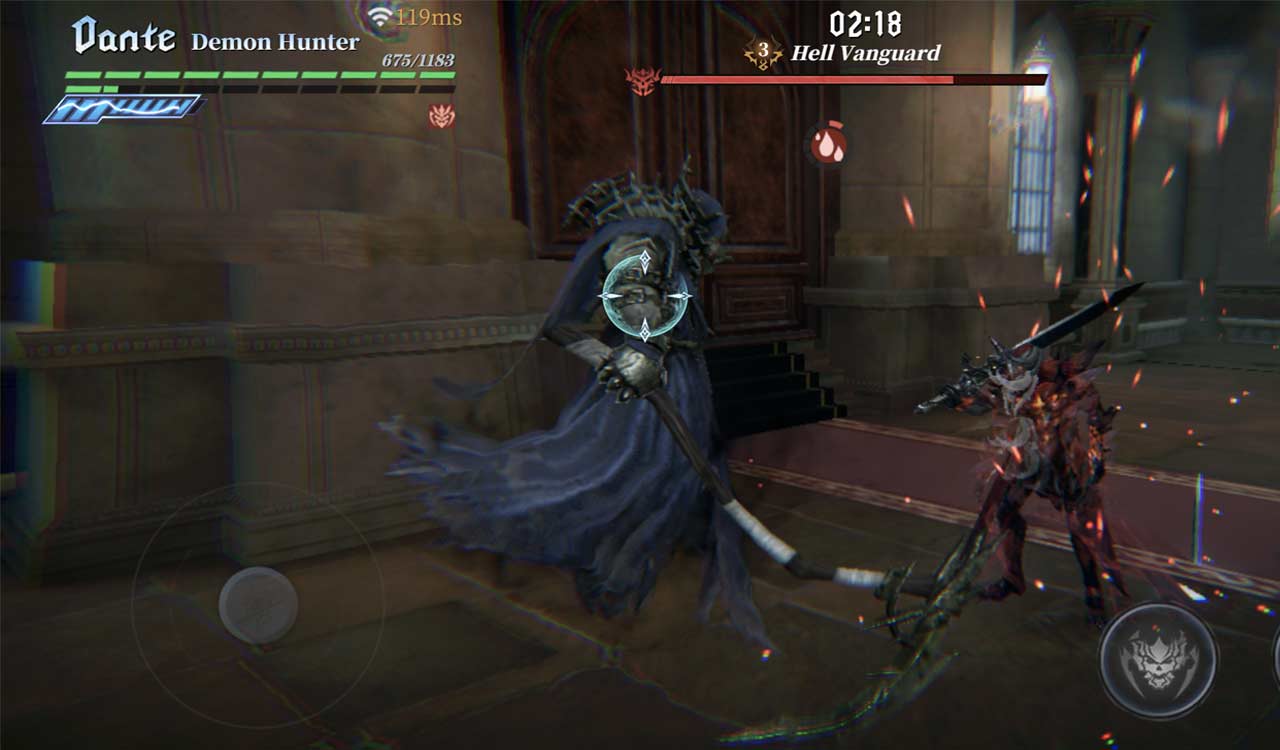Click the boss's red health bar
Screen dimensions: 1280x750
pyautogui.click(x=850, y=78)
